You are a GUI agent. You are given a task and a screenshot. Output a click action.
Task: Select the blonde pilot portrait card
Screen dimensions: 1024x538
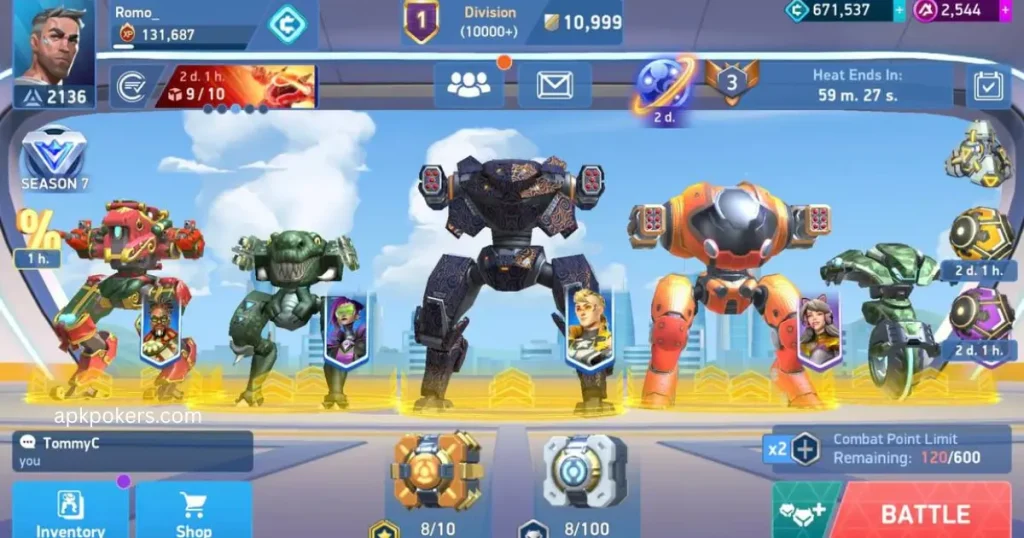tap(588, 329)
